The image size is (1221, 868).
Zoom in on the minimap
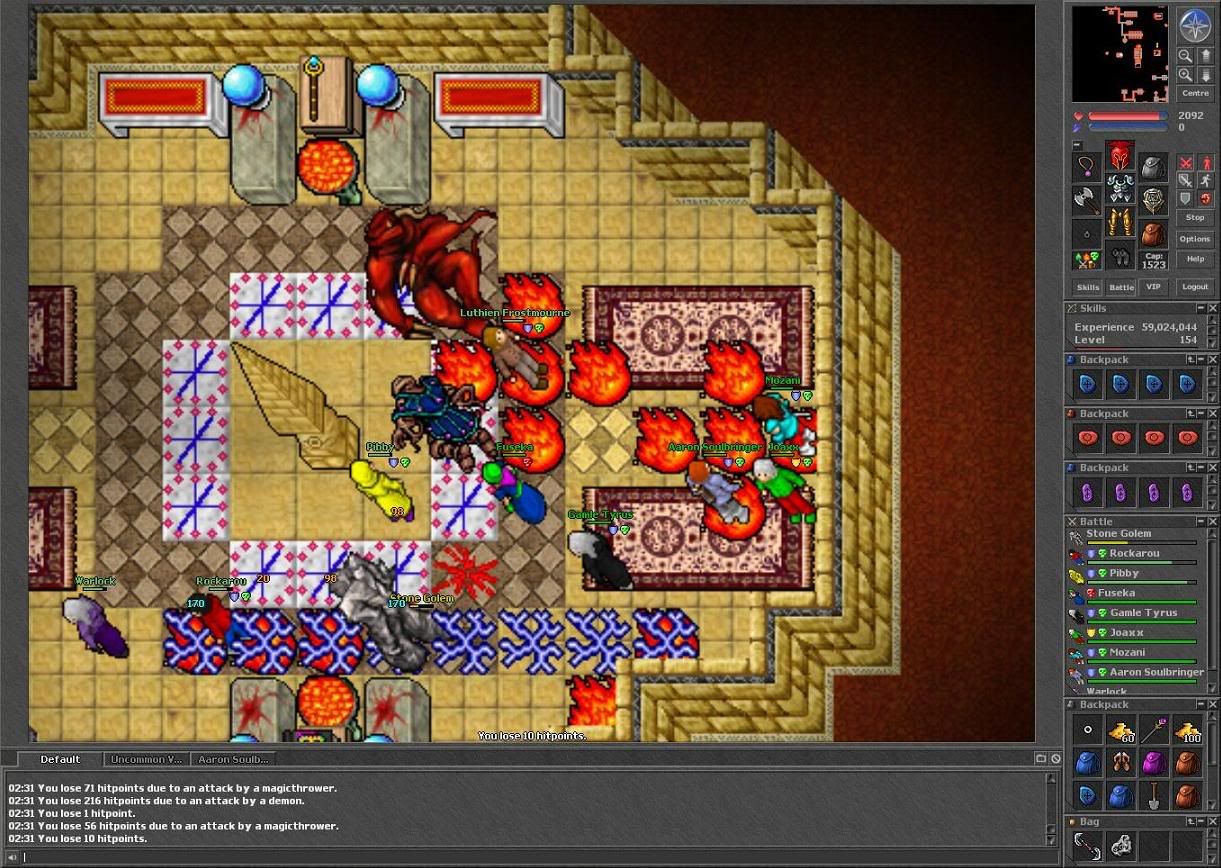pyautogui.click(x=1185, y=57)
